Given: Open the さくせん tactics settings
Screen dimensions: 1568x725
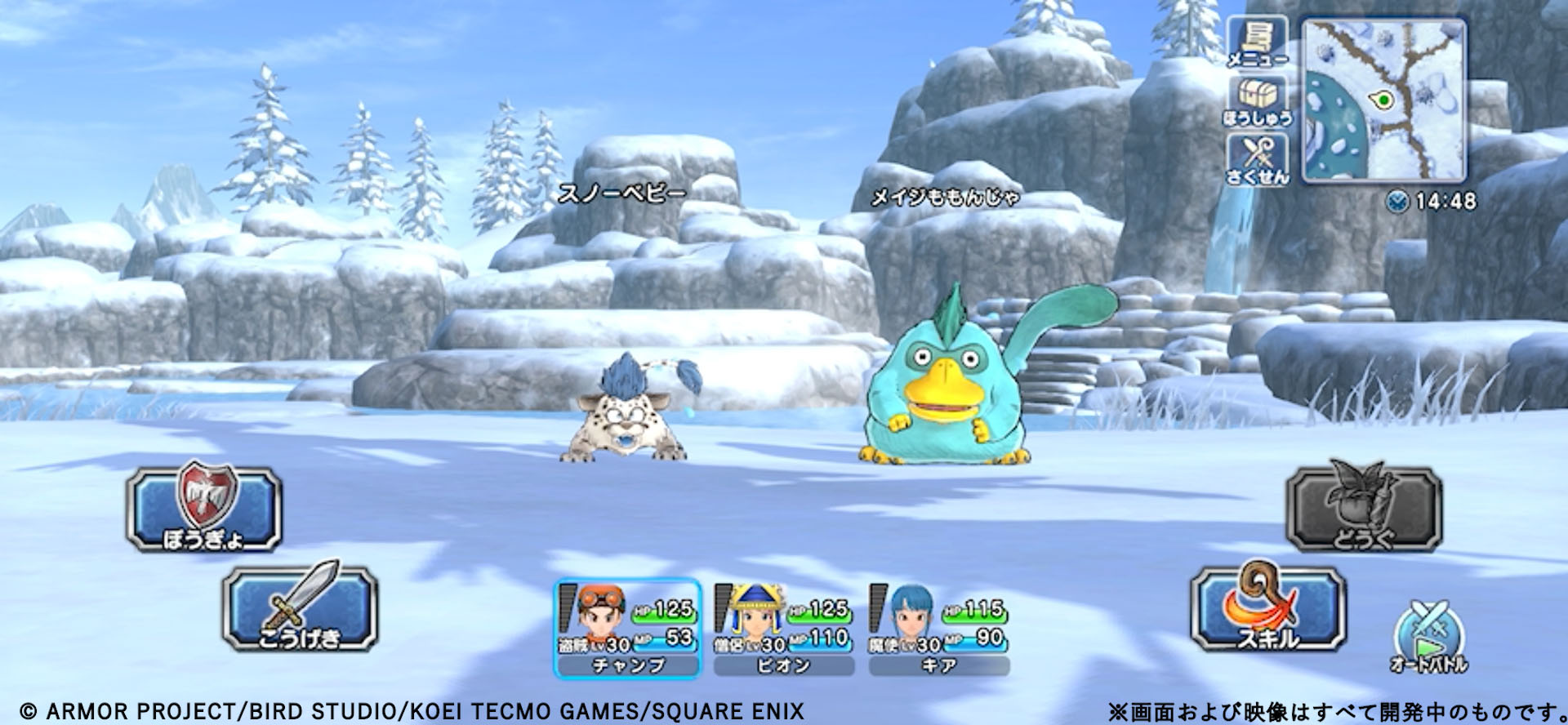Looking at the screenshot, I should pos(1258,159).
